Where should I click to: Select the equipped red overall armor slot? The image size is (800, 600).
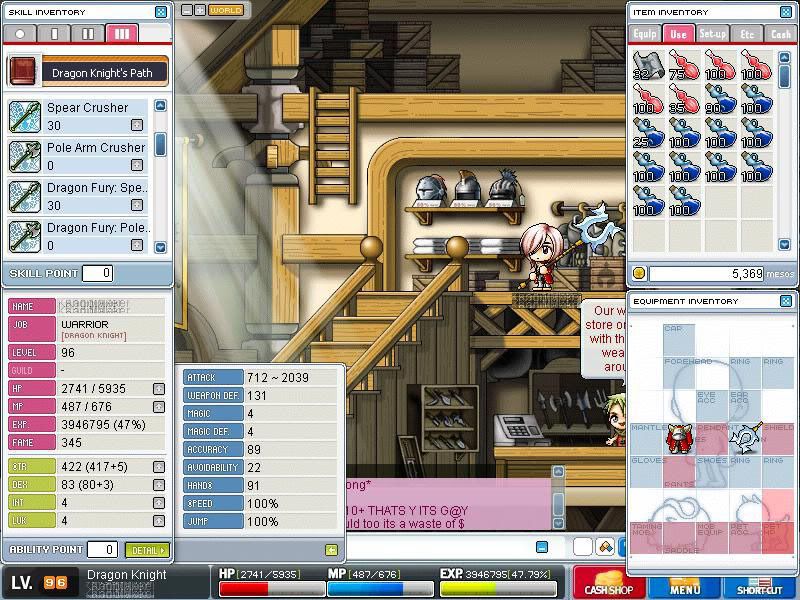[x=678, y=438]
